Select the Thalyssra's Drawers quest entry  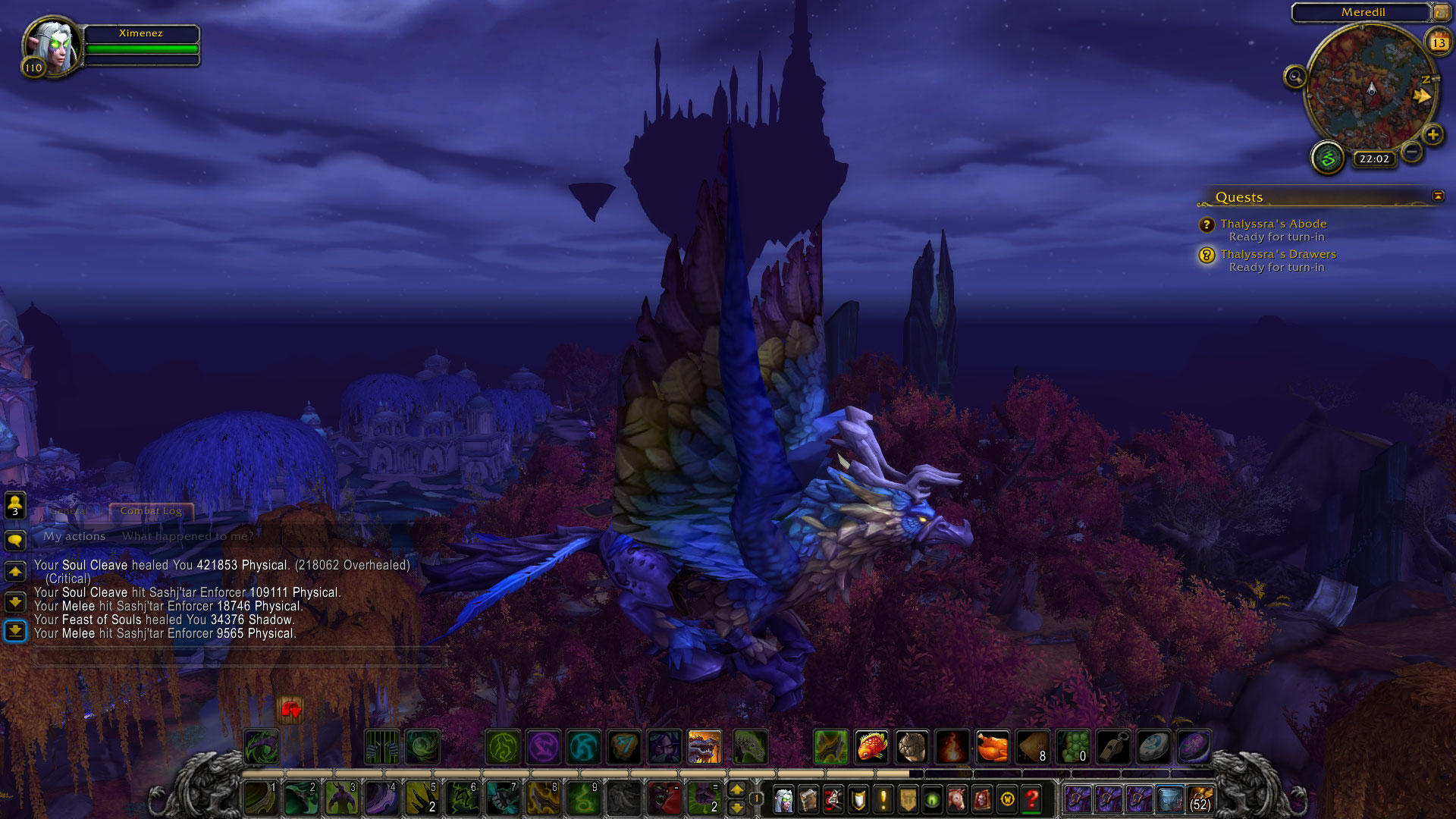pos(1278,254)
